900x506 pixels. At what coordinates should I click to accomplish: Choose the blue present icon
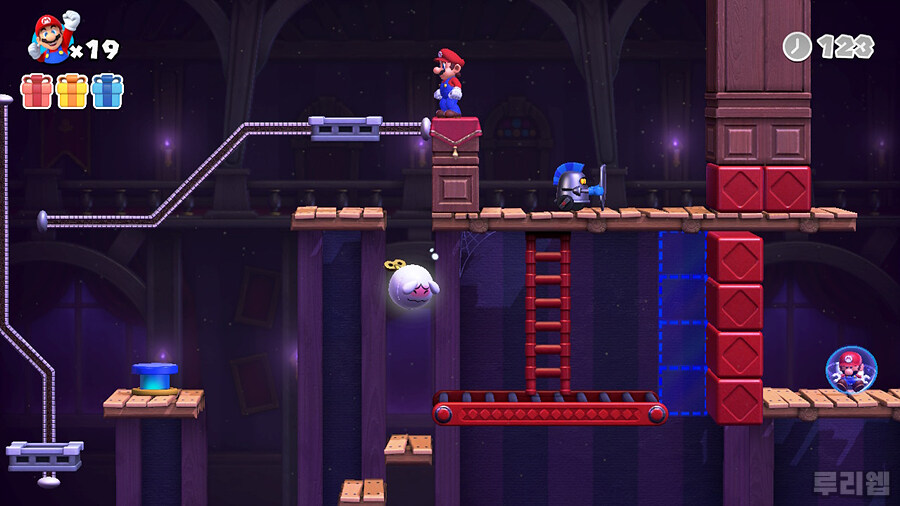pyautogui.click(x=107, y=91)
